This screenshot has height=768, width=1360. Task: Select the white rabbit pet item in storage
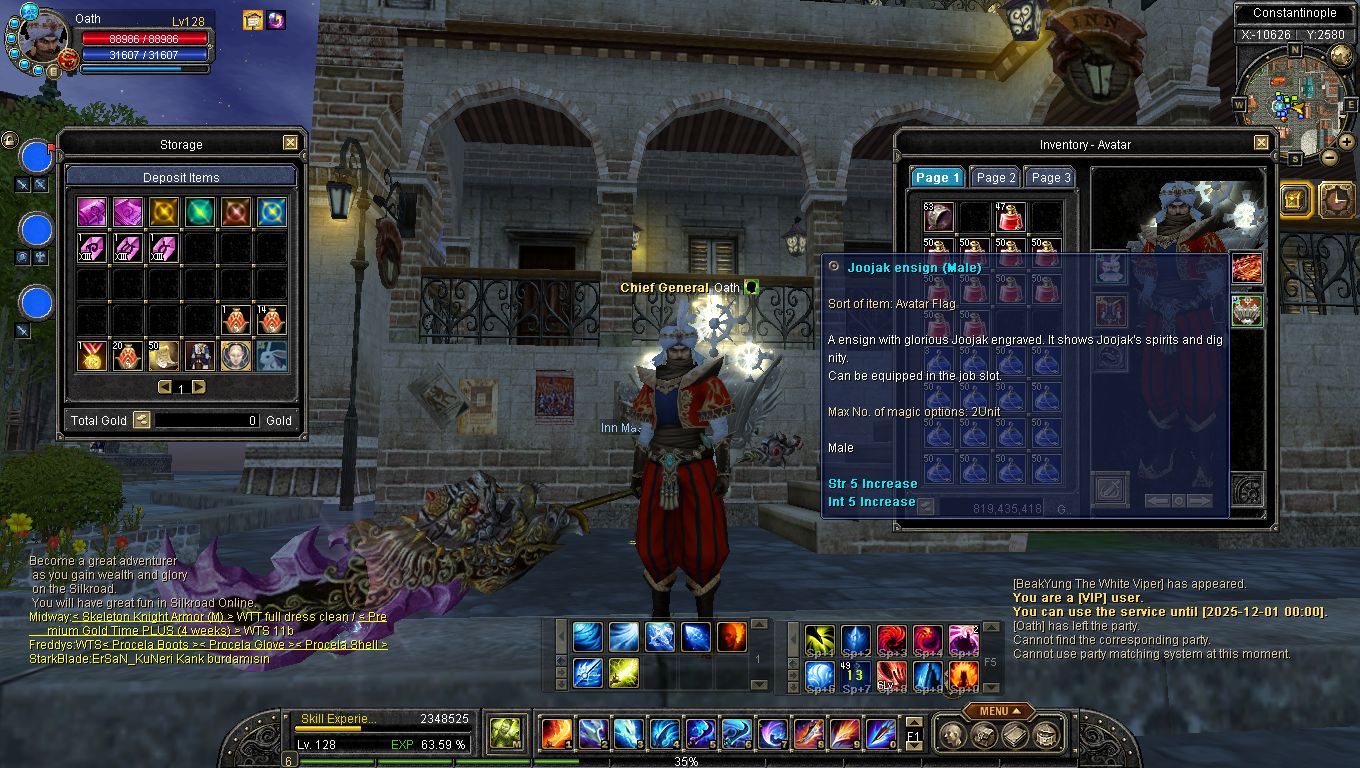(272, 355)
